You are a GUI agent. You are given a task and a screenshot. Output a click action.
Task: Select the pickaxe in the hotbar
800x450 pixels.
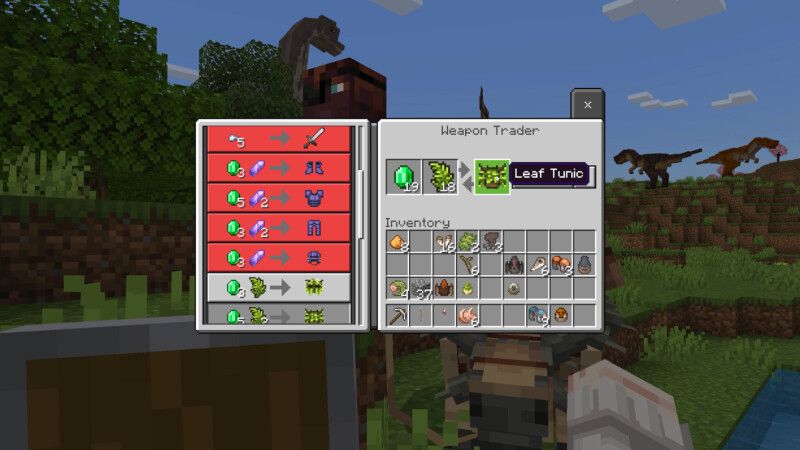[398, 316]
